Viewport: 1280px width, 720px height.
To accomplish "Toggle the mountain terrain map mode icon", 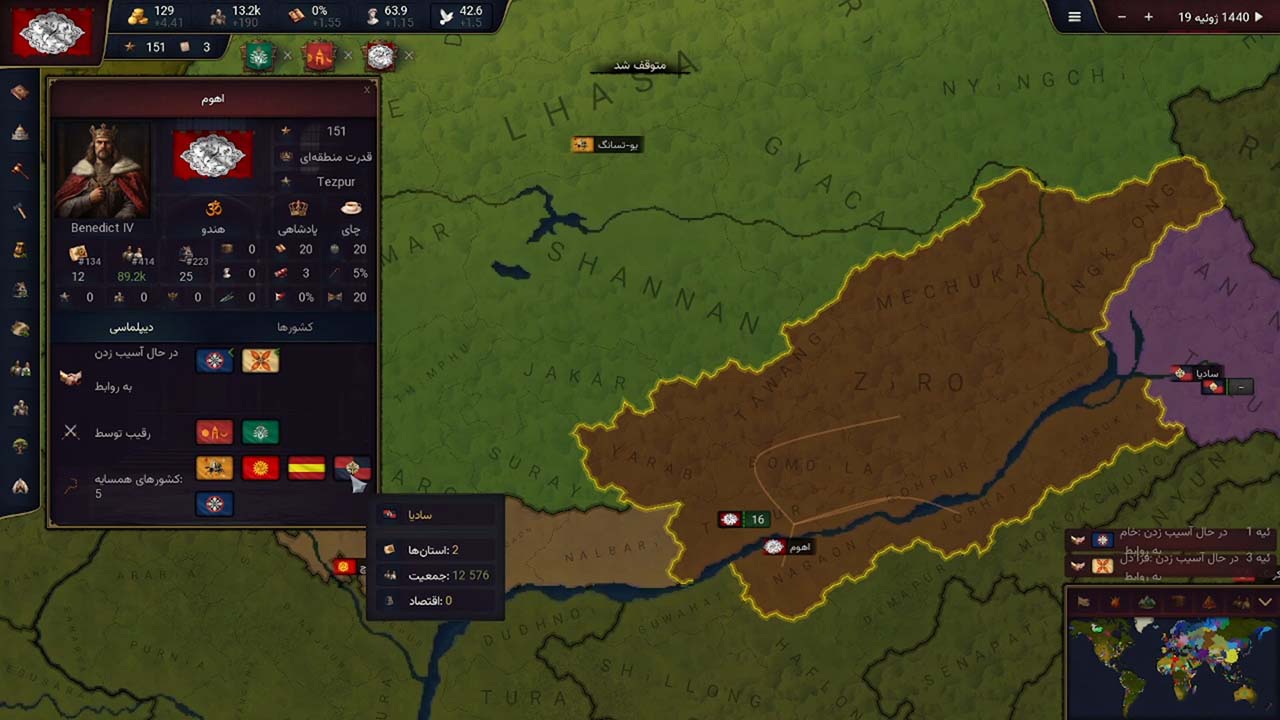I will (1147, 601).
